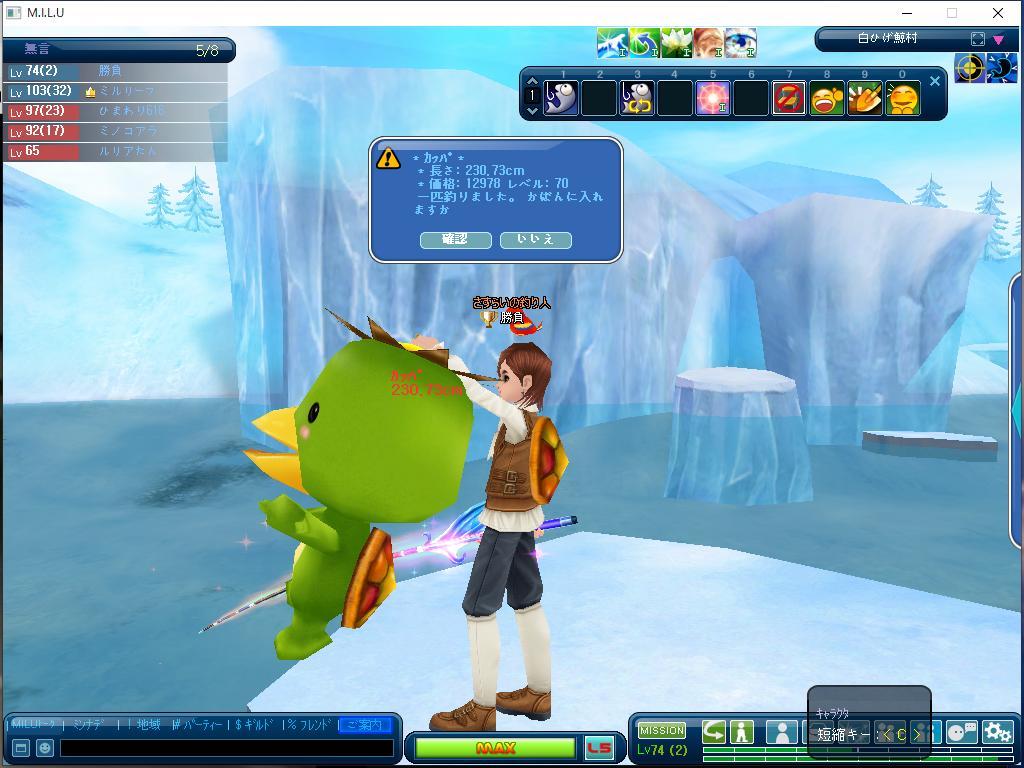Open the emoticon smiley chat button
Viewport: 1024px width, 768px height.
(45, 748)
